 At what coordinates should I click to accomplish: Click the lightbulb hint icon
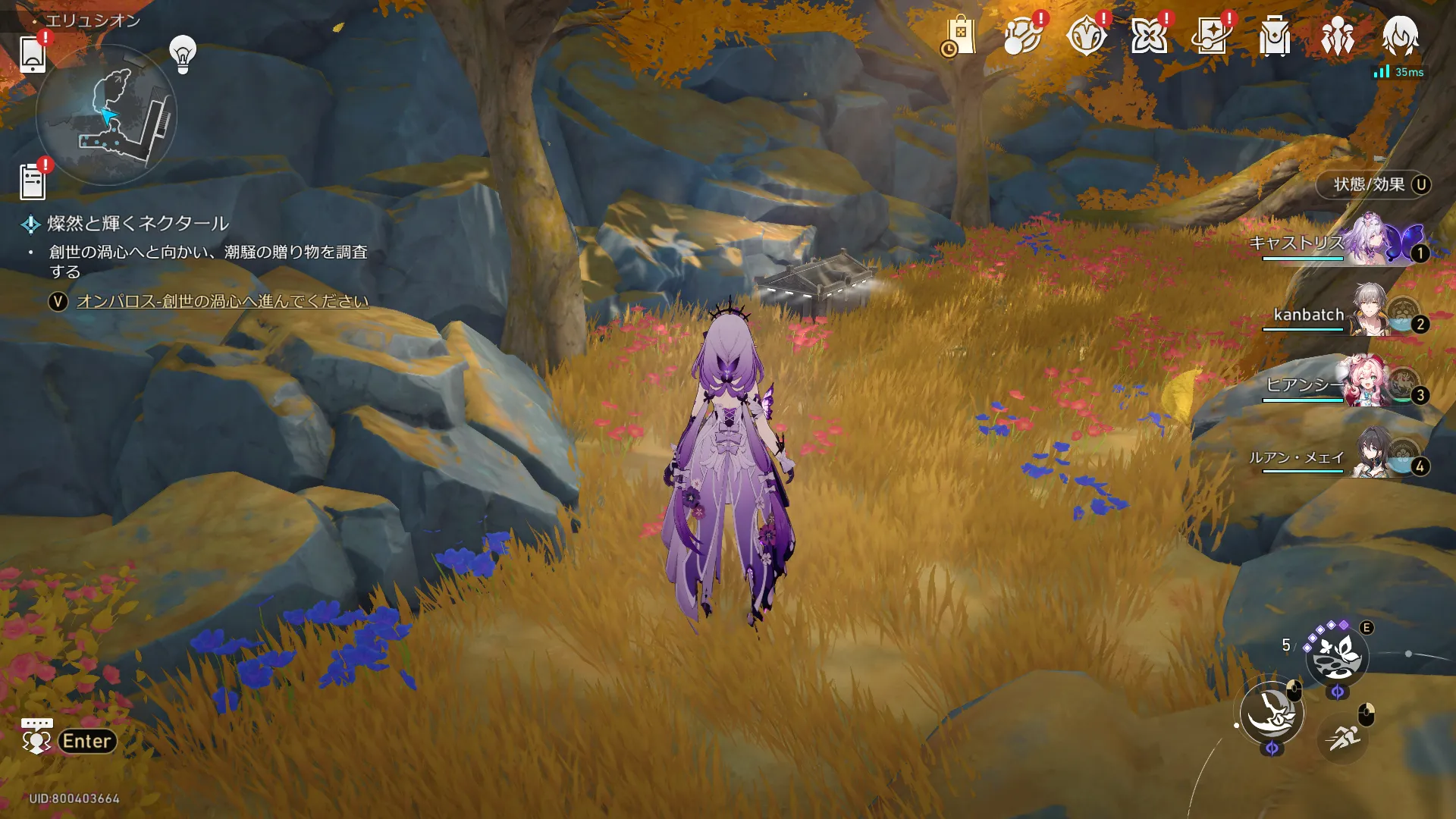[183, 54]
